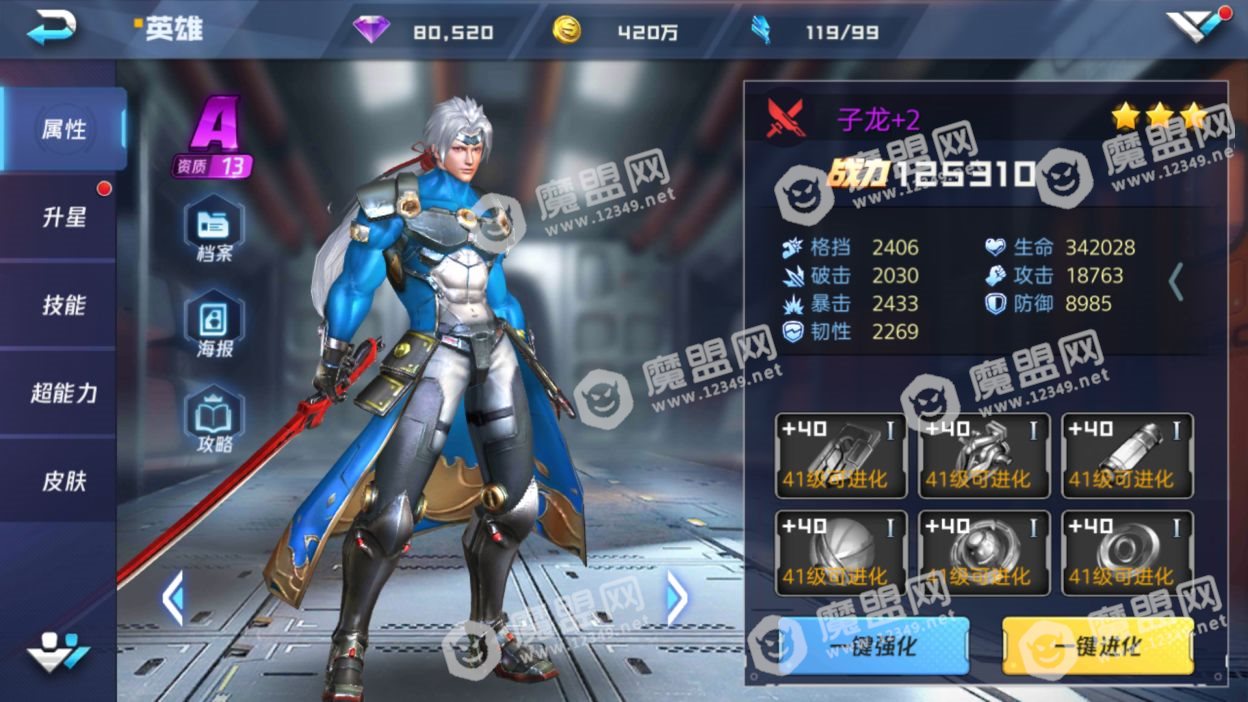The width and height of the screenshot is (1248, 702).
Task: Select the ring-shaped disc equipment slot
Action: (1127, 553)
